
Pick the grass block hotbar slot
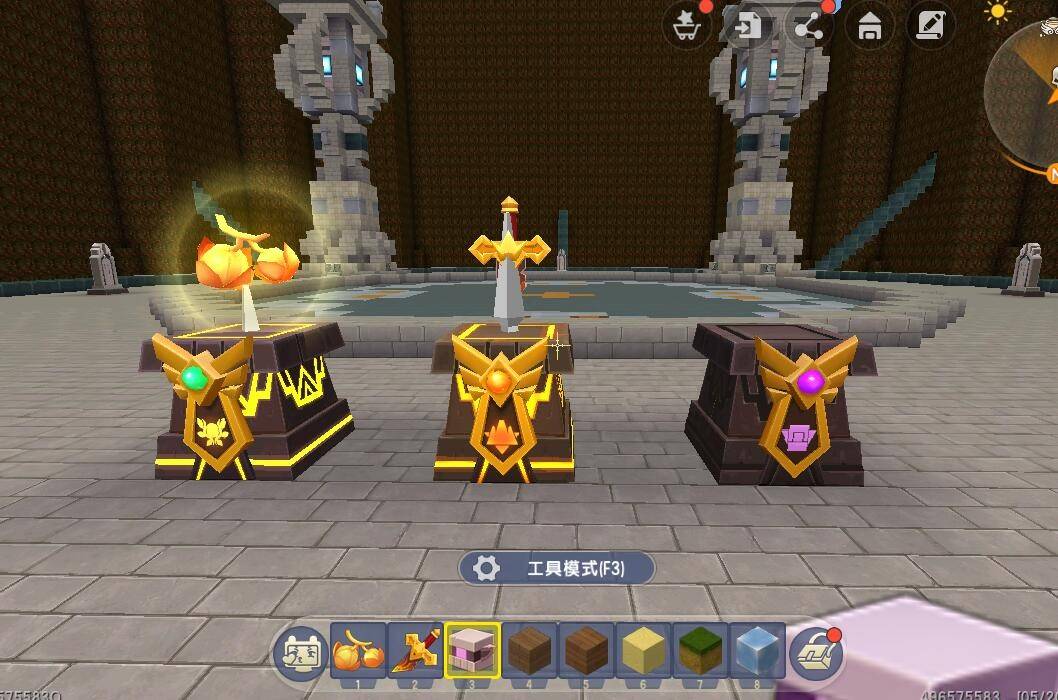701,651
